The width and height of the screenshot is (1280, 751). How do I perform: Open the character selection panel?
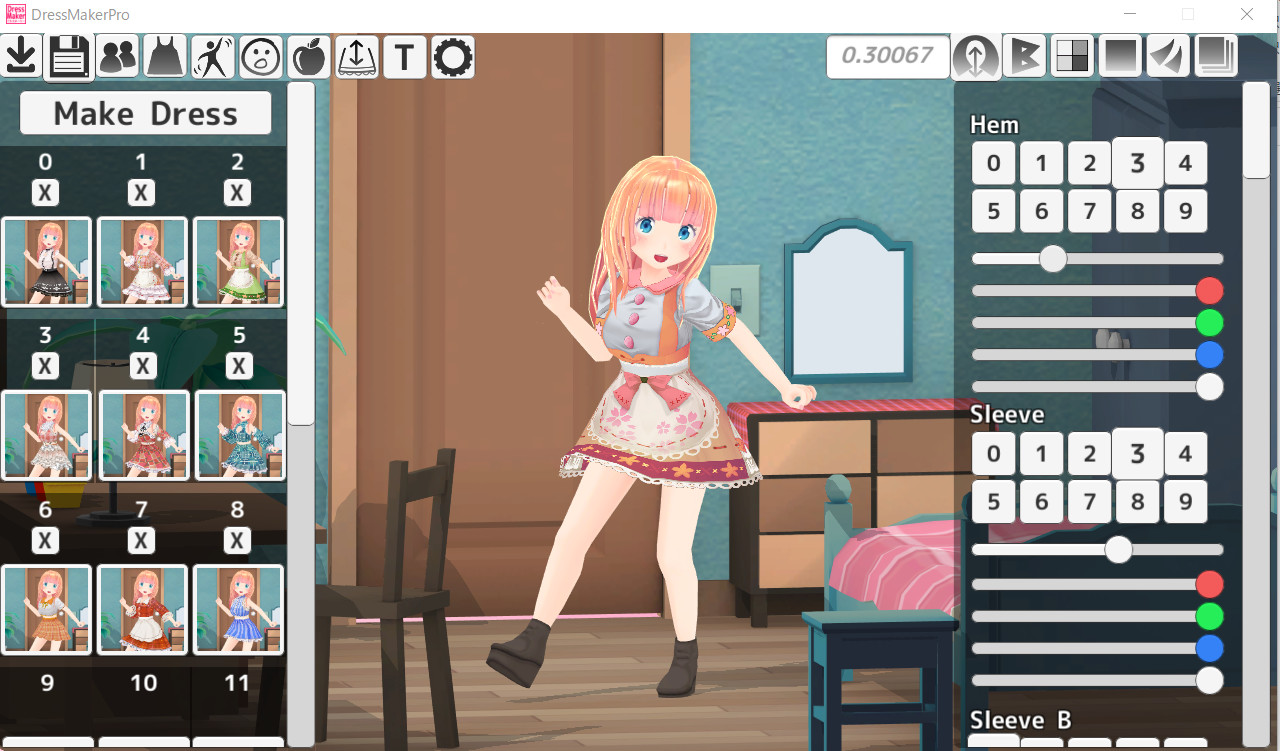tap(117, 57)
